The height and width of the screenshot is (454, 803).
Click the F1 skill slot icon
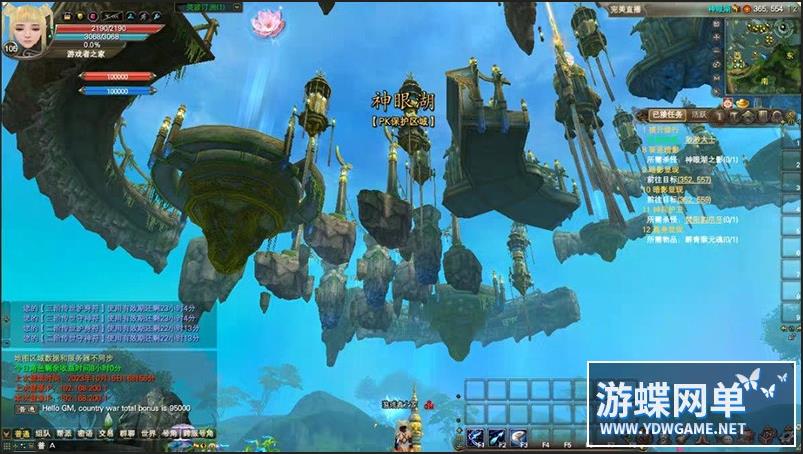(x=476, y=435)
